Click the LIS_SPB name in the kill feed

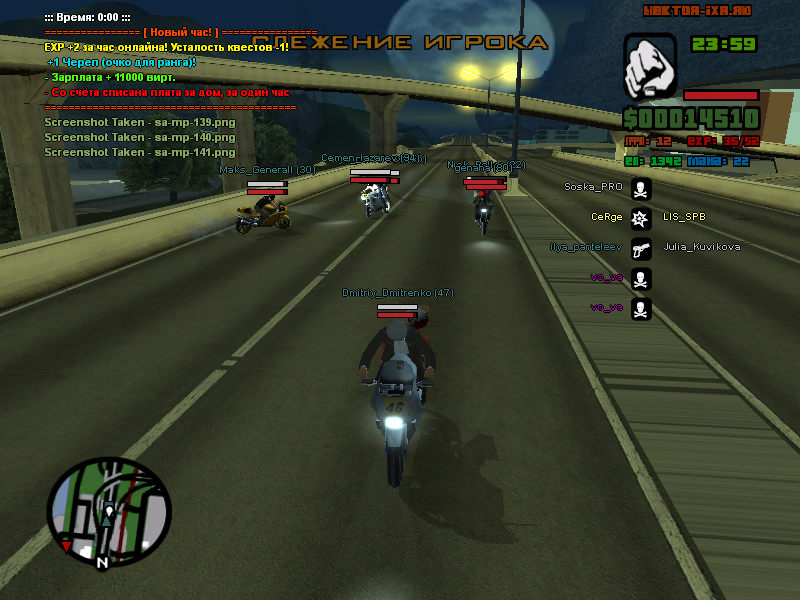684,217
